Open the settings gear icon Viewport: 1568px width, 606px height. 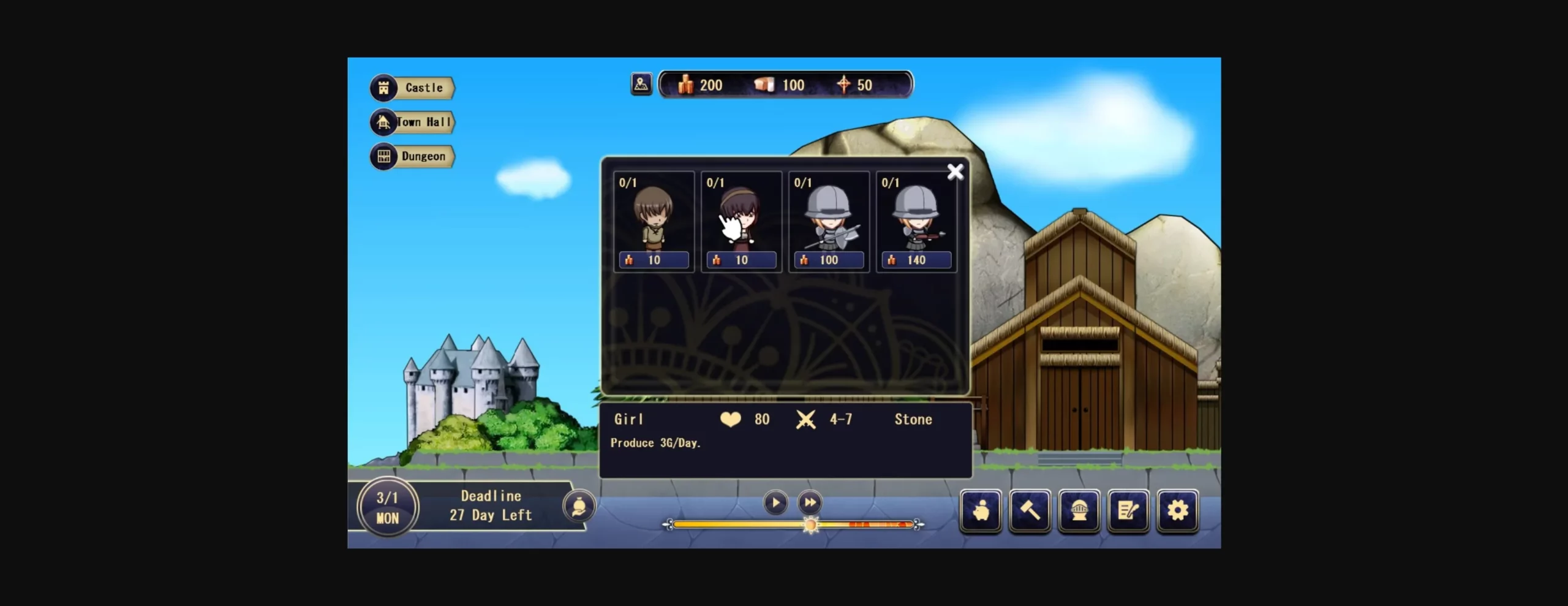1177,510
